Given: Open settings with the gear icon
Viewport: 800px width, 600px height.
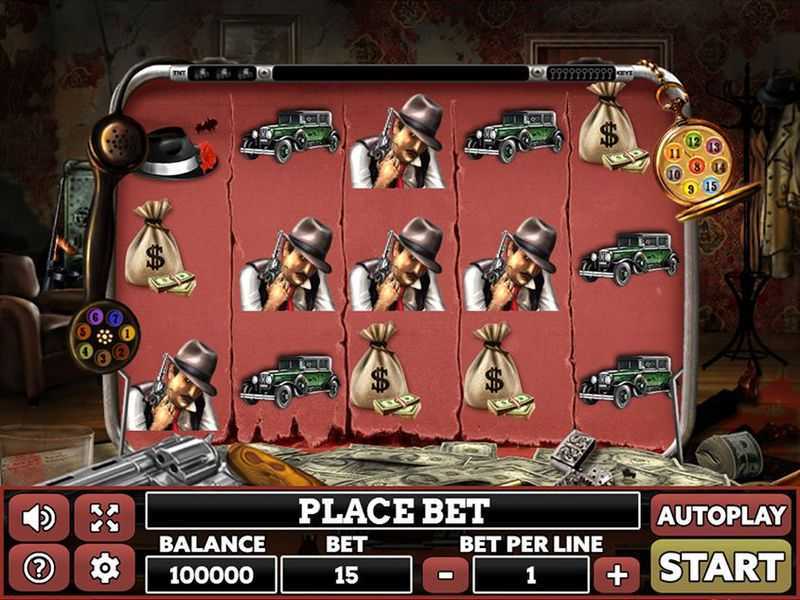Looking at the screenshot, I should pos(104,568).
